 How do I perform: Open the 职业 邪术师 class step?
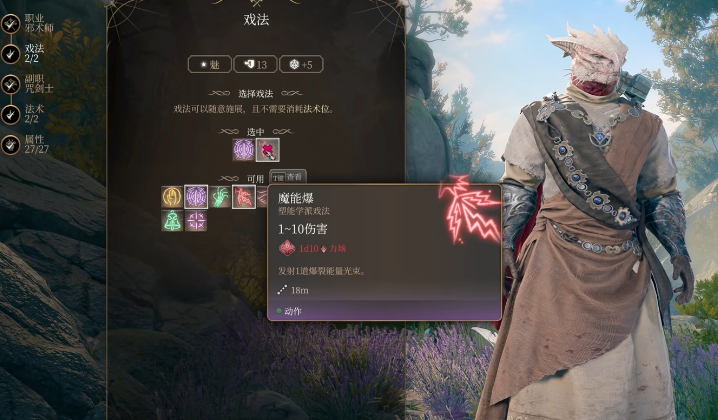point(30,23)
